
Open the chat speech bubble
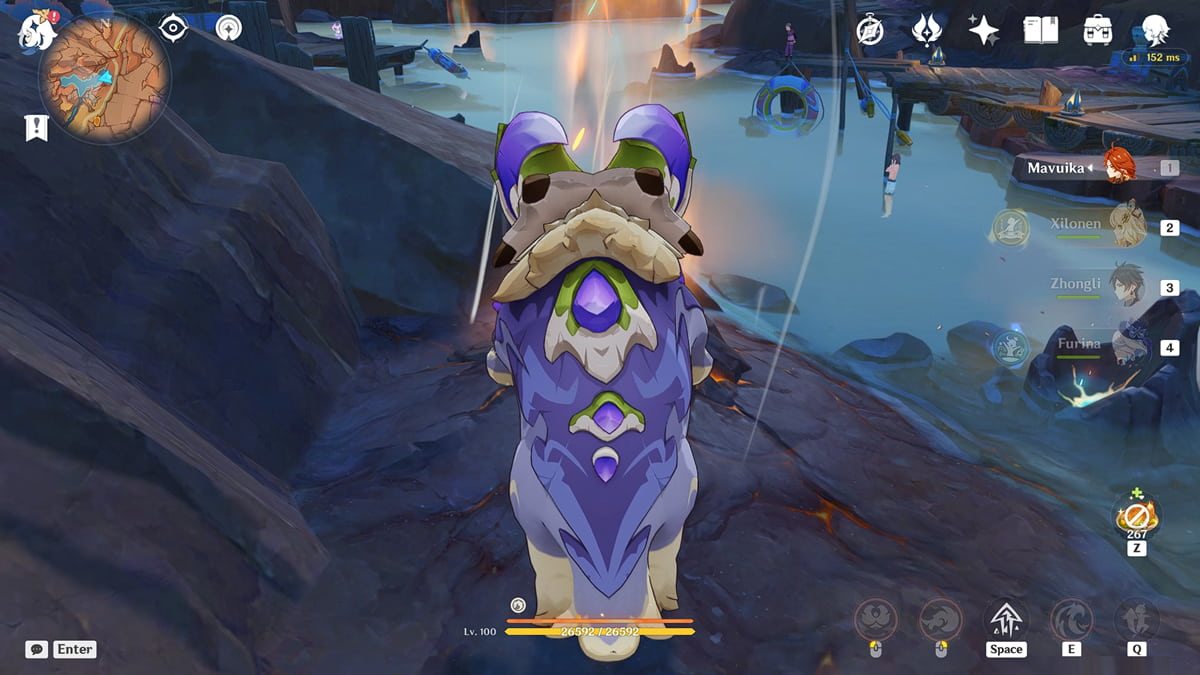click(37, 649)
